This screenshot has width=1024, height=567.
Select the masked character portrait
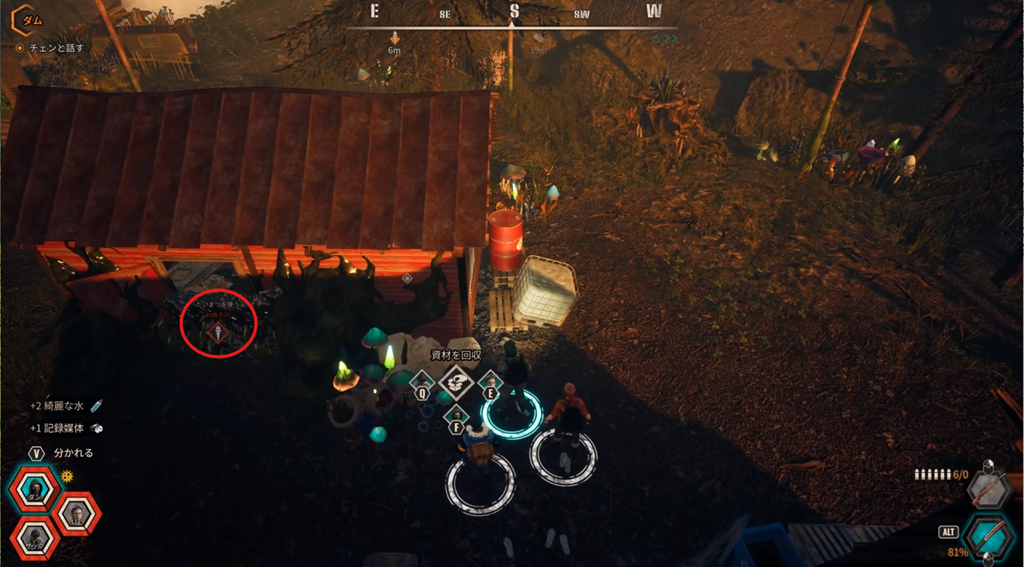pos(34,489)
